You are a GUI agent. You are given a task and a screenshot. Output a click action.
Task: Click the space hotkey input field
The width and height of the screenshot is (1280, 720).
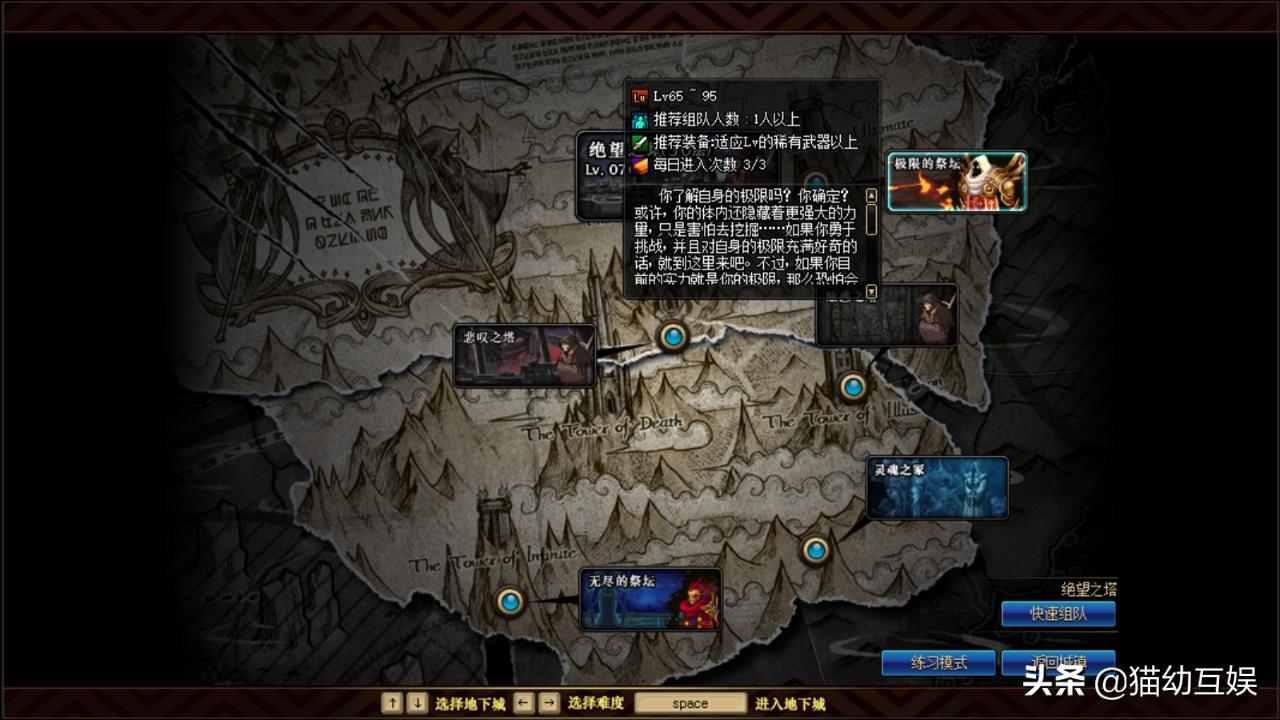[690, 703]
